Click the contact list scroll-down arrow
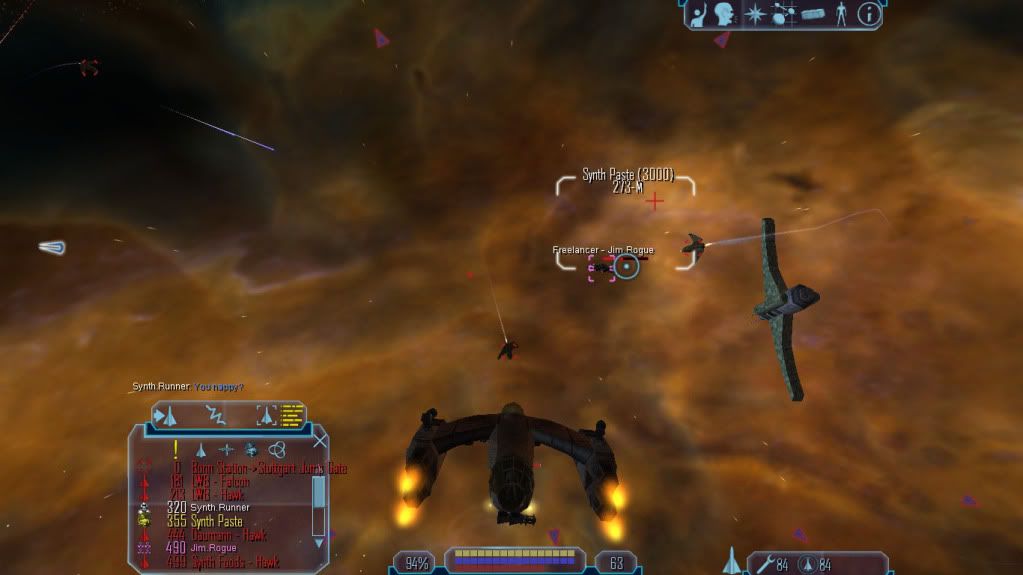 319,541
